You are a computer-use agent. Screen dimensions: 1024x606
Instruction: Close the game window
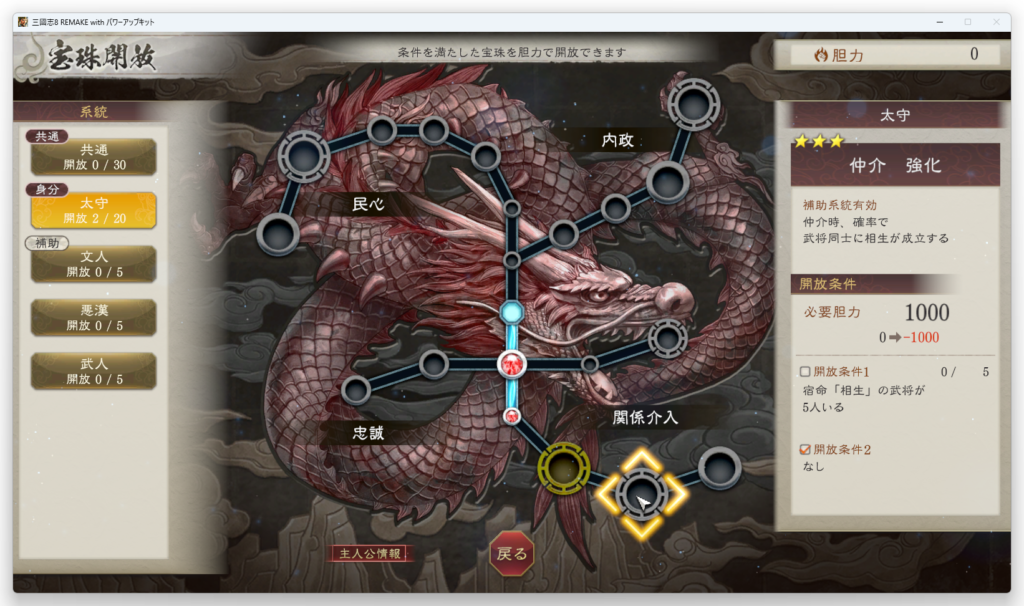995,22
